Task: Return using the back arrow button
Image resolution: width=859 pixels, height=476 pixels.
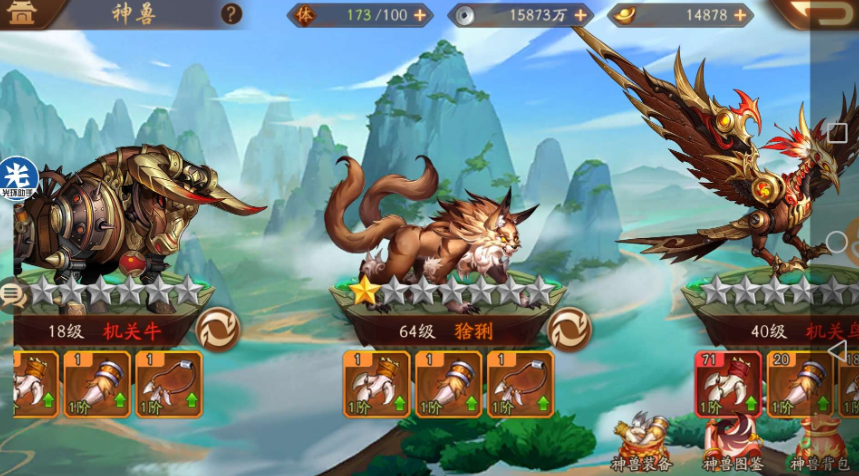Action: click(822, 14)
